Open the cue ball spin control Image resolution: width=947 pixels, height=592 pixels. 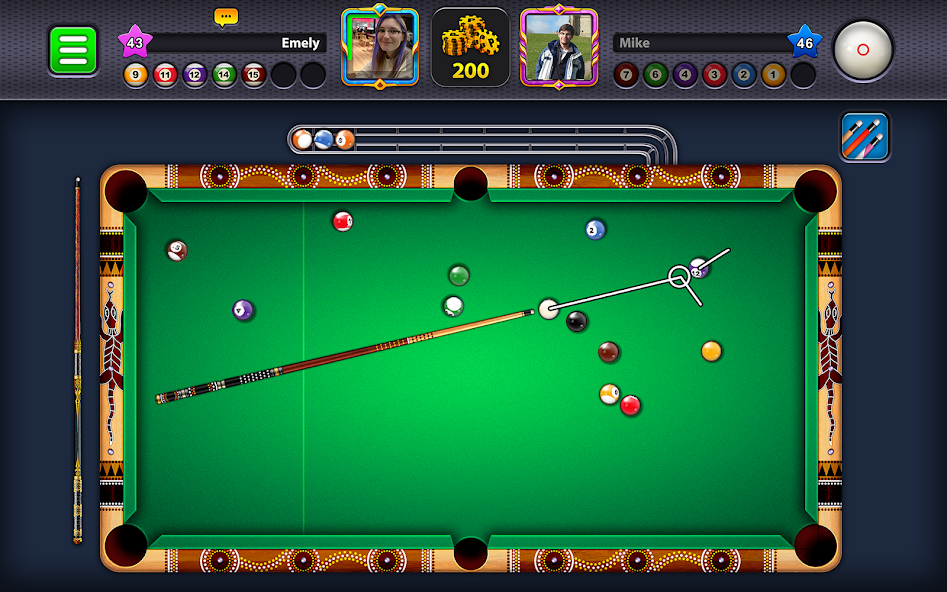[863, 49]
